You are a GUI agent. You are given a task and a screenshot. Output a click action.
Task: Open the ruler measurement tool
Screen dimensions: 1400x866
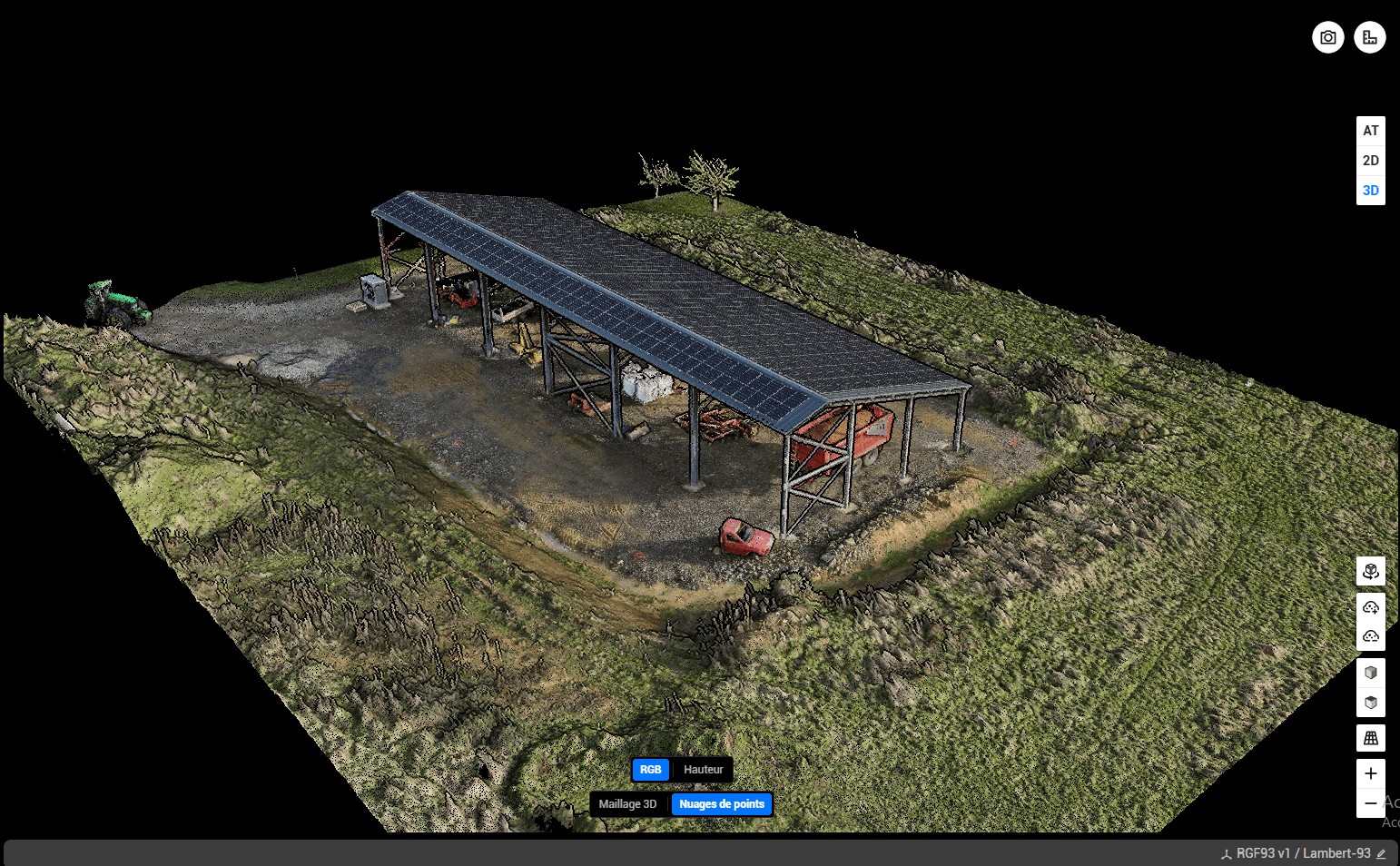pyautogui.click(x=1369, y=37)
